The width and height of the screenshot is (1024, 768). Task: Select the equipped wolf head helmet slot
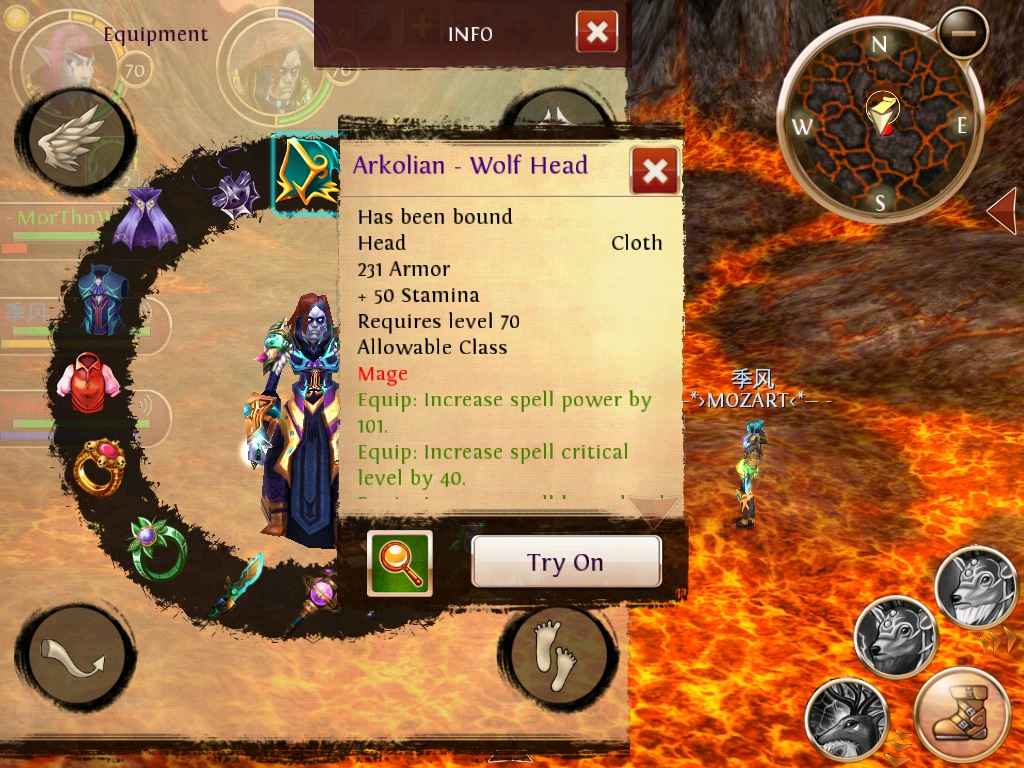pyautogui.click(x=304, y=173)
